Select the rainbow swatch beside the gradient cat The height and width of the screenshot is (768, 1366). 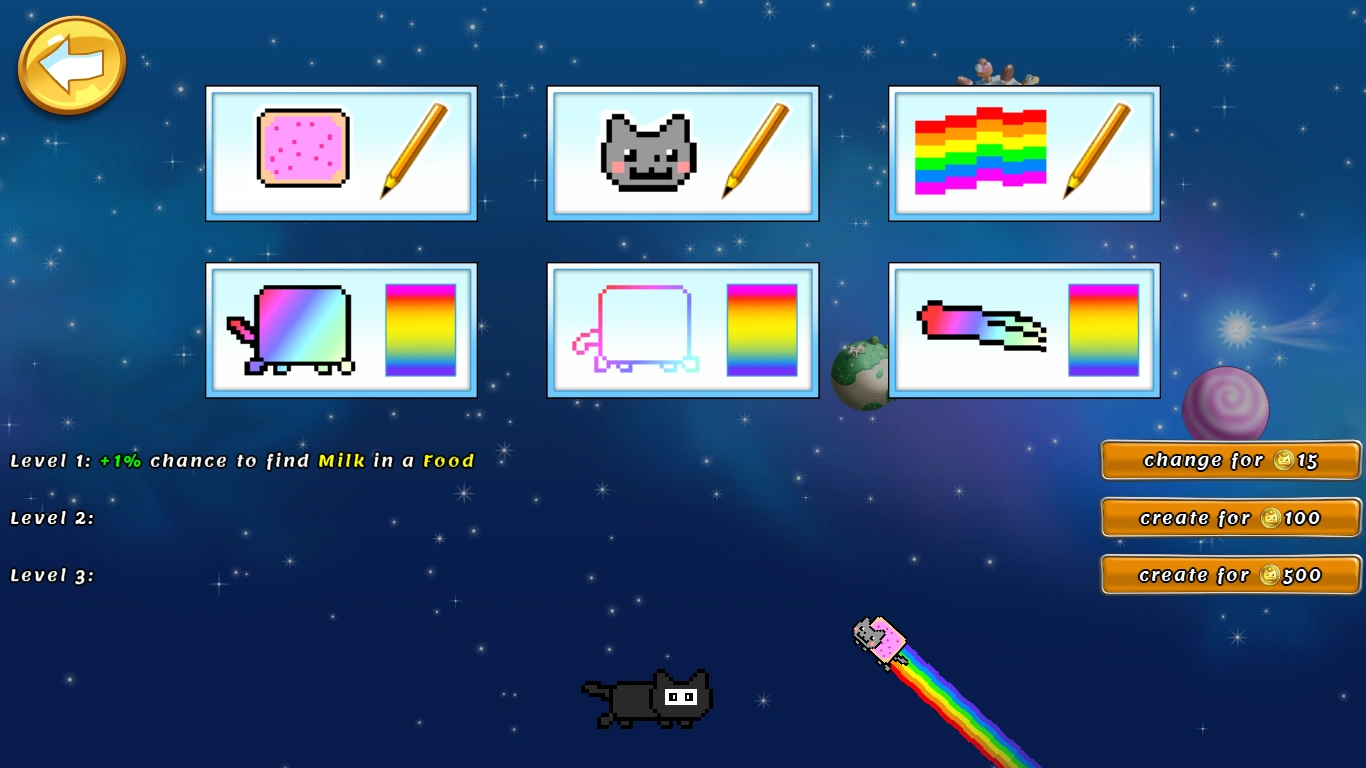420,330
